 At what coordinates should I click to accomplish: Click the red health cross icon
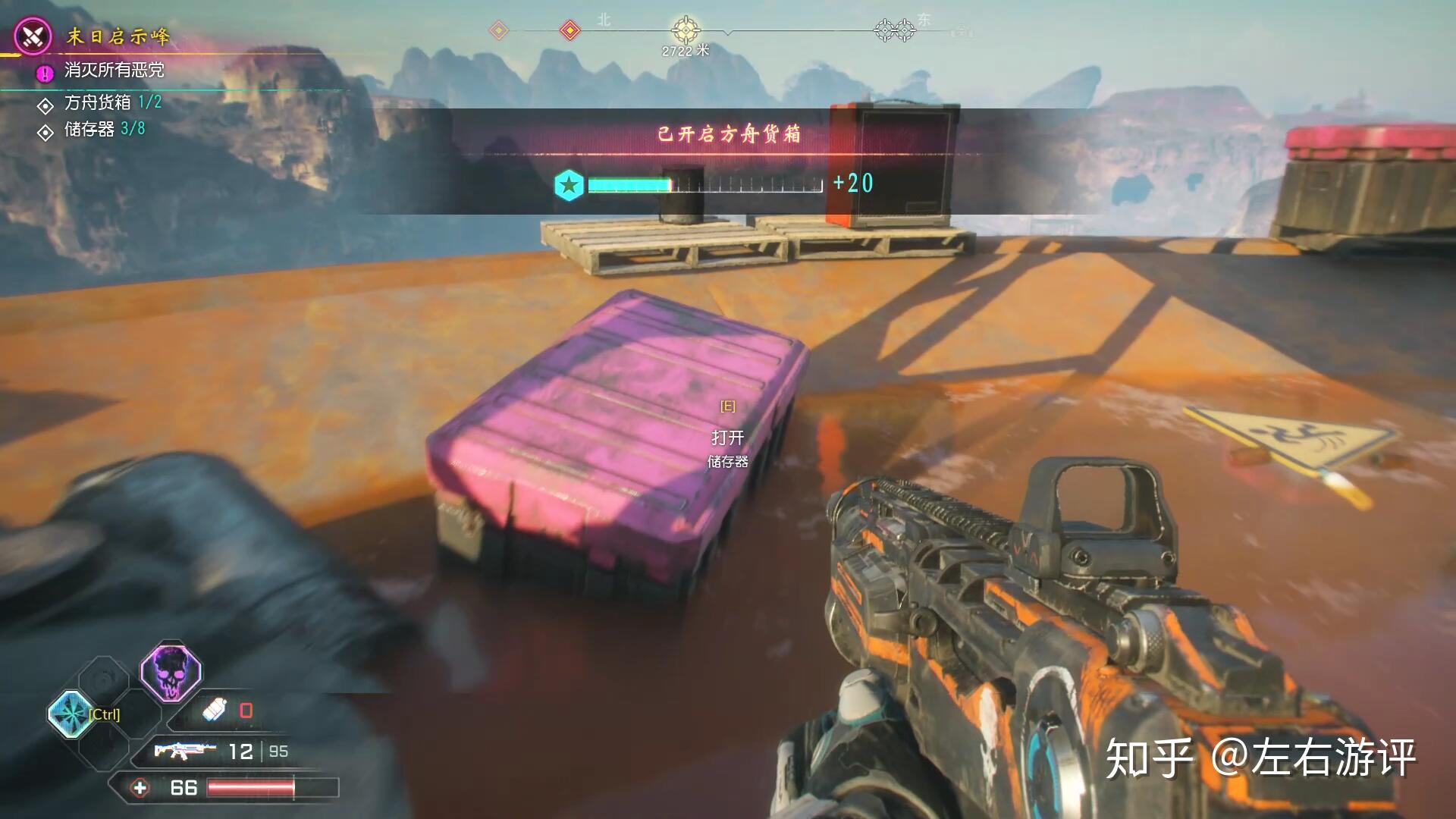[x=140, y=788]
